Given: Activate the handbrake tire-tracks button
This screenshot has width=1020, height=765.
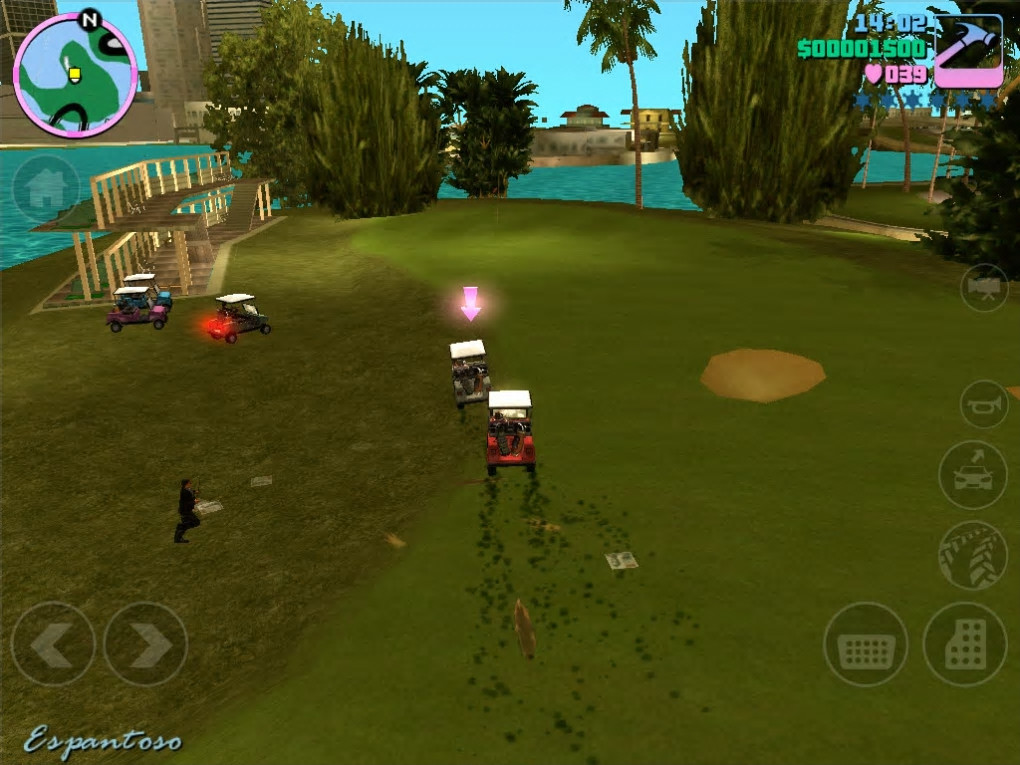Looking at the screenshot, I should click(x=972, y=555).
